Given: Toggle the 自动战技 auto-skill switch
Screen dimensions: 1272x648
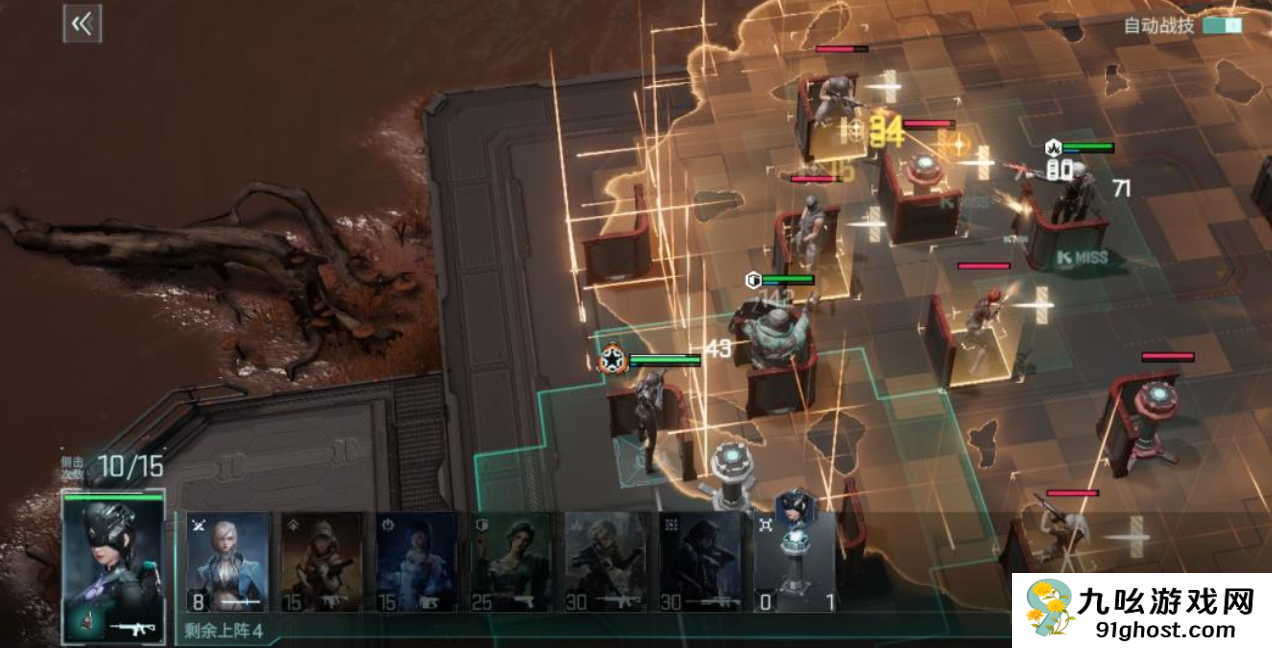Looking at the screenshot, I should pyautogui.click(x=1222, y=25).
